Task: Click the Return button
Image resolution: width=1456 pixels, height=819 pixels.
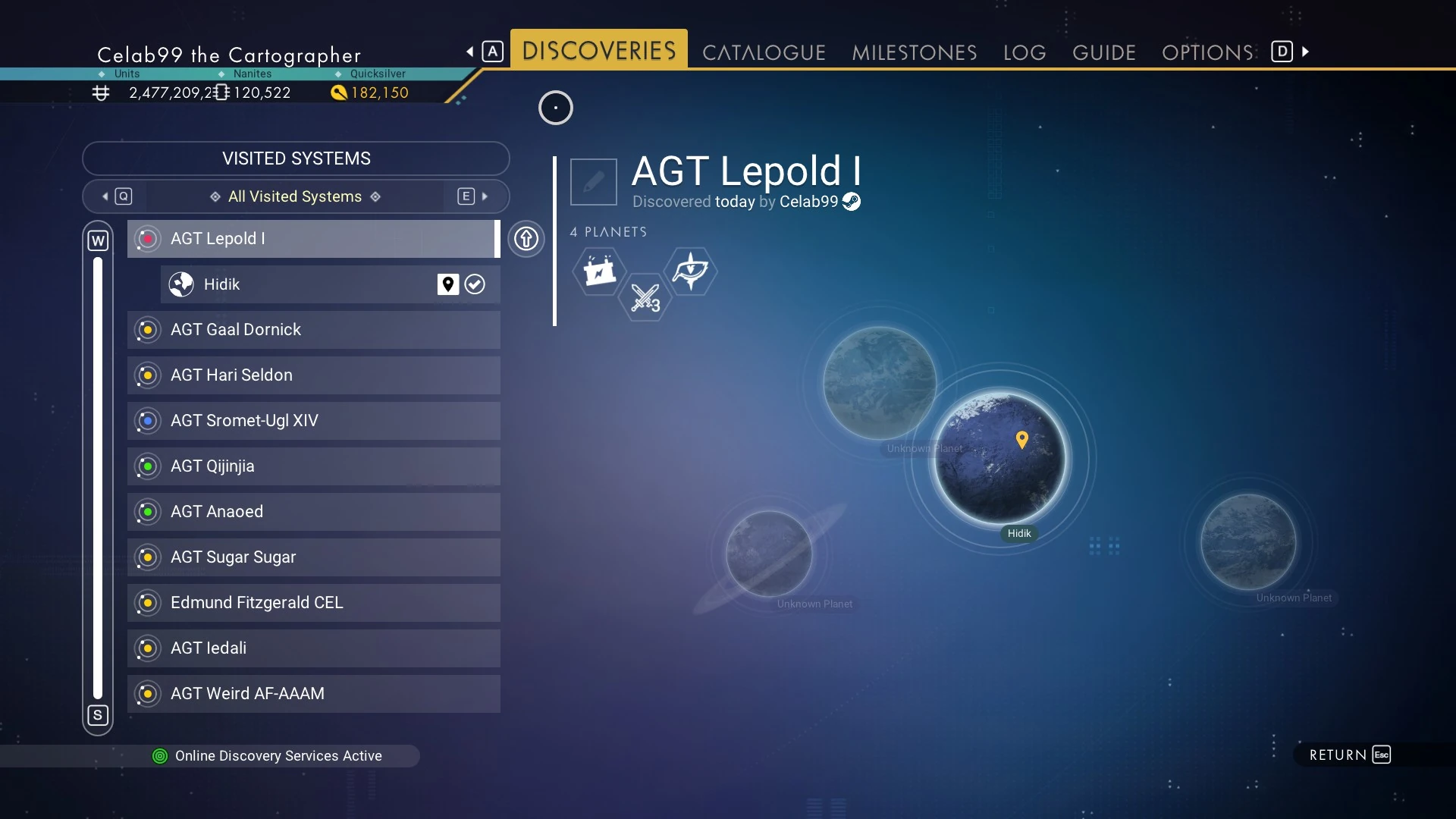Action: pyautogui.click(x=1349, y=755)
